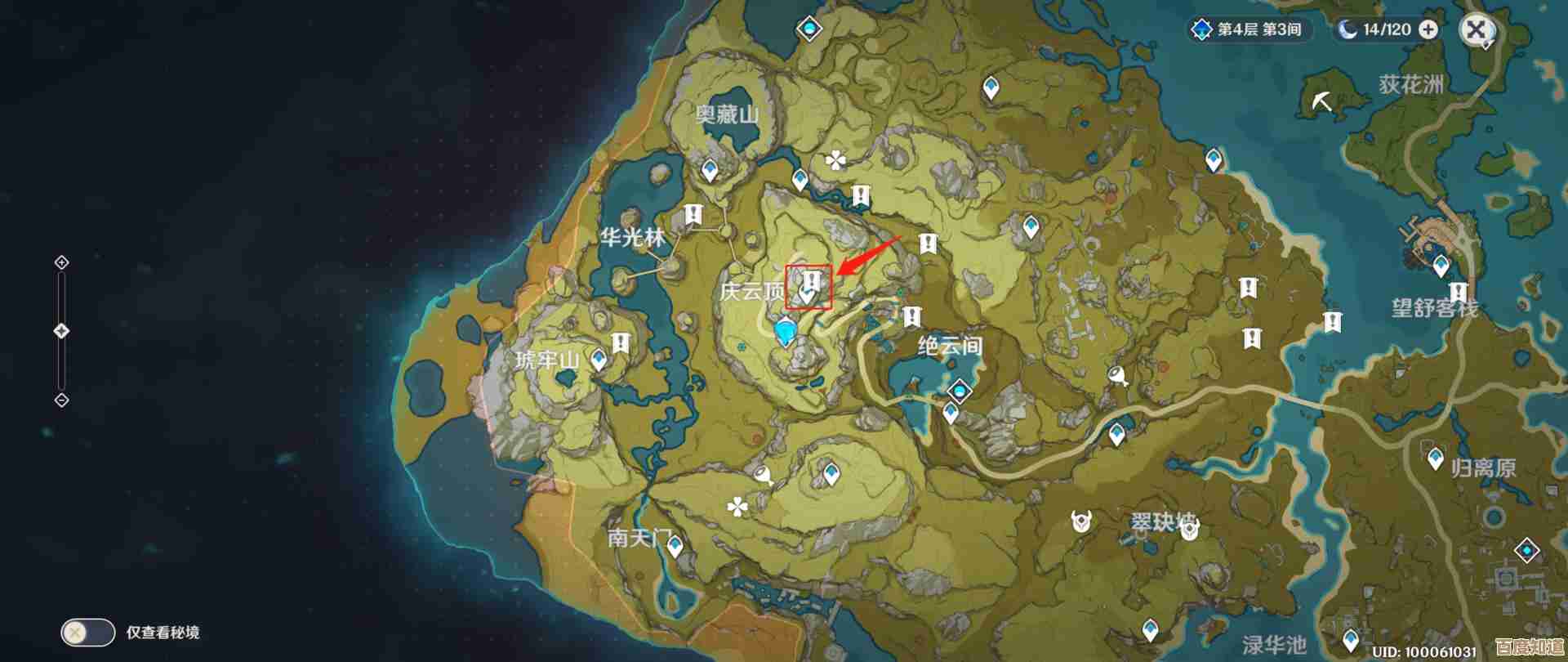Select the quest marker near 华光林

pos(693,215)
